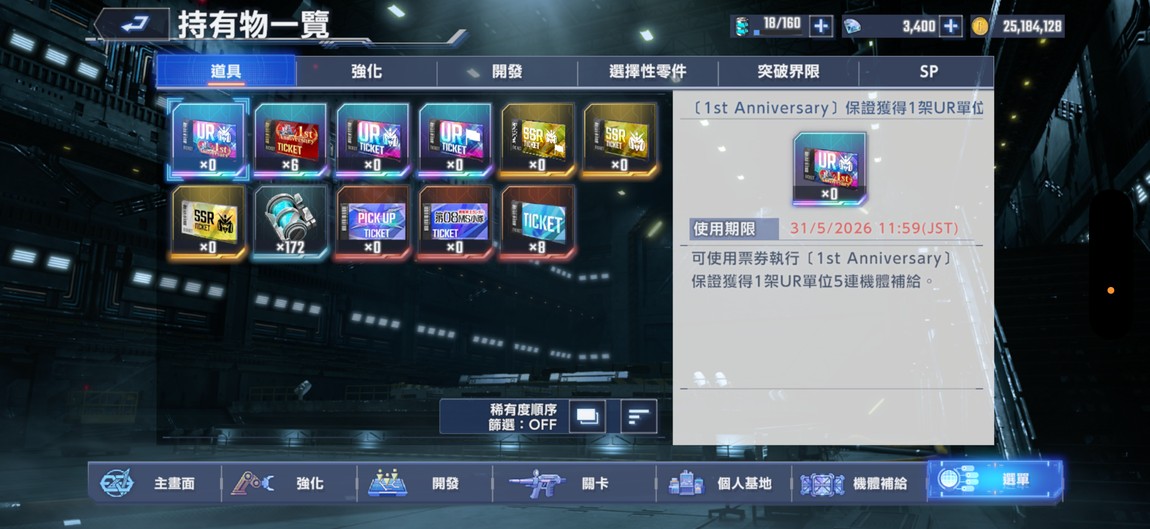Select the red 1st Anniversary ticket ×6
The height and width of the screenshot is (529, 1150).
click(x=290, y=139)
